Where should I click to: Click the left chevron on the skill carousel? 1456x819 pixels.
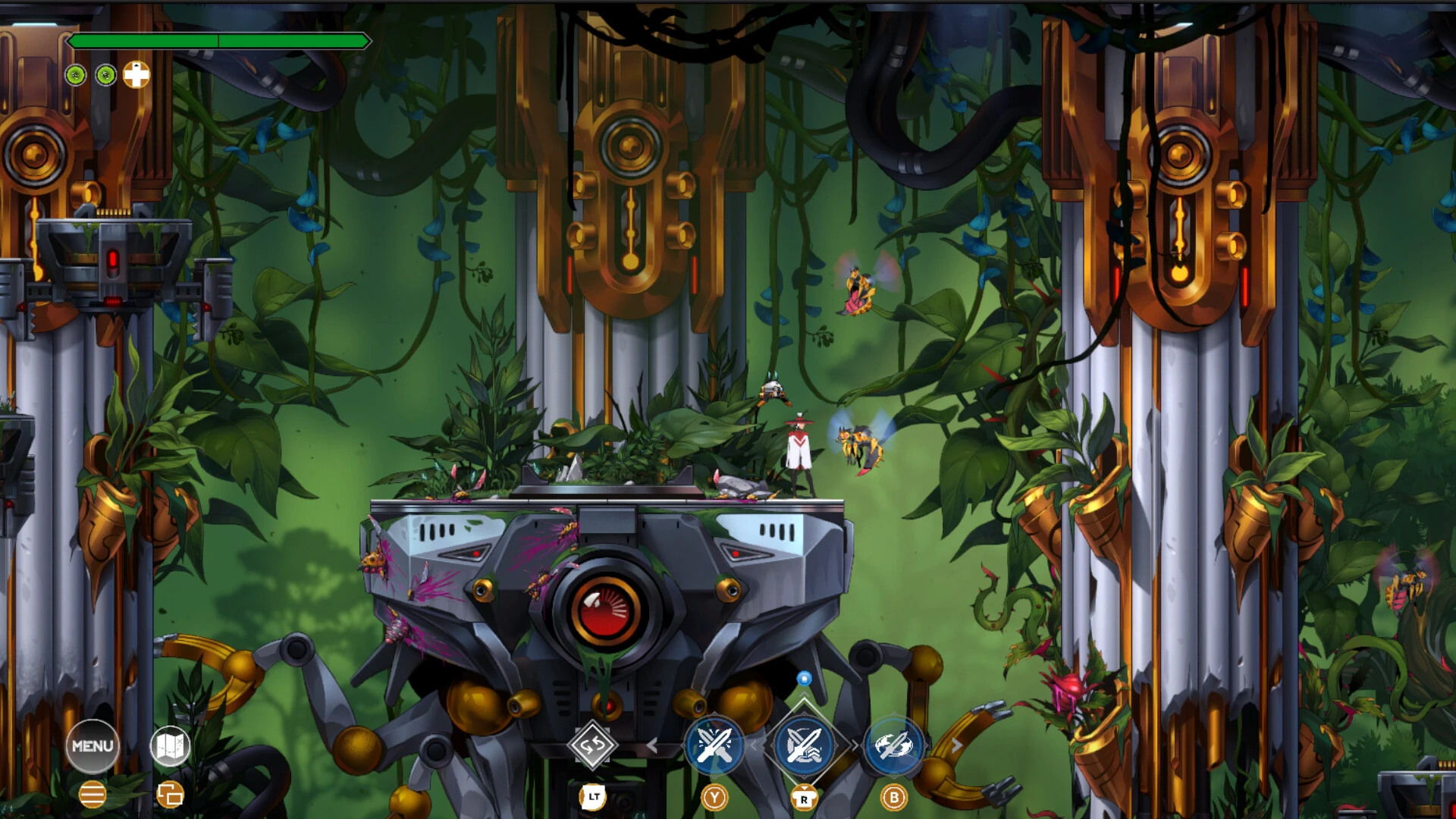[x=654, y=745]
